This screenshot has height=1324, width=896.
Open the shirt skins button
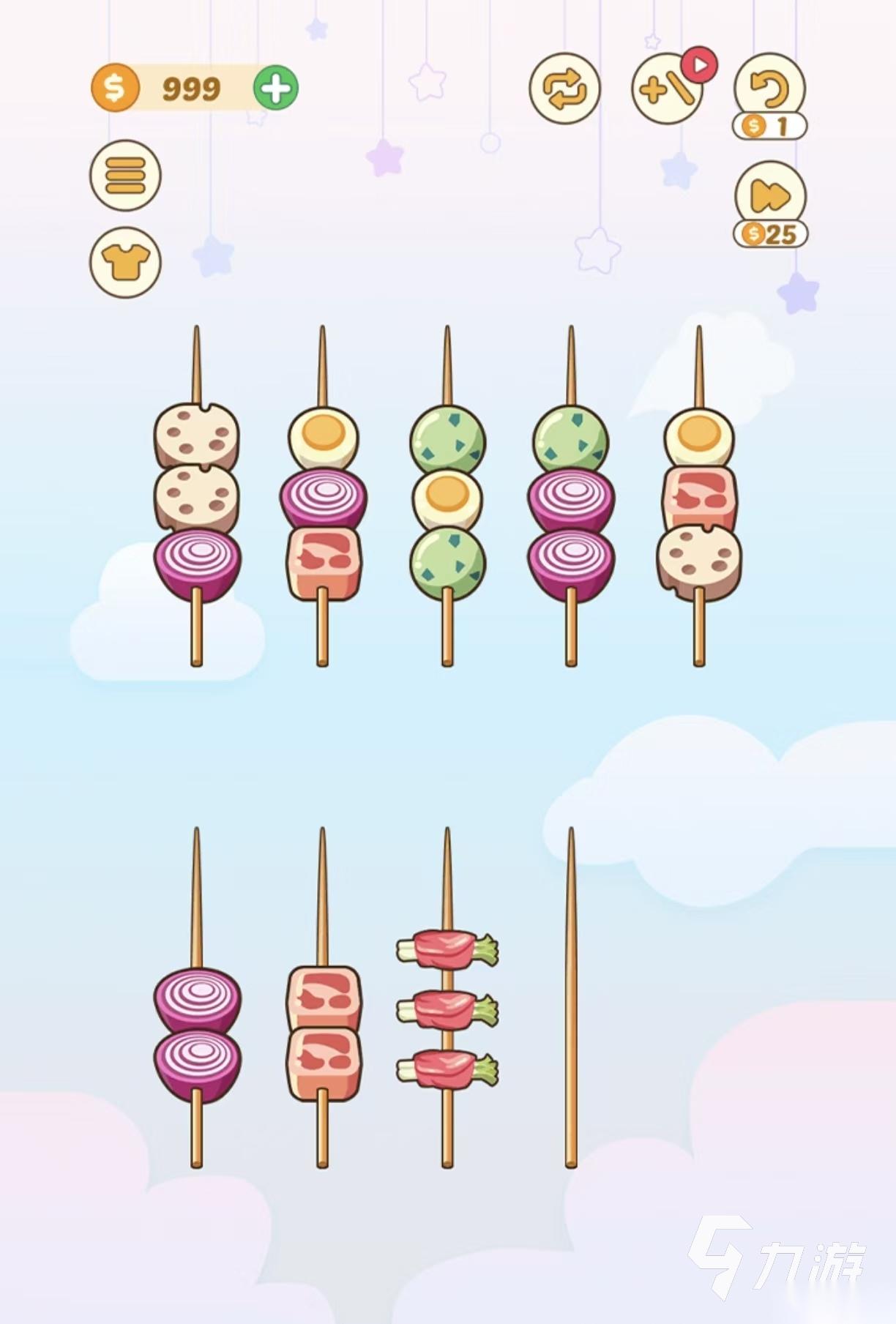tap(125, 262)
